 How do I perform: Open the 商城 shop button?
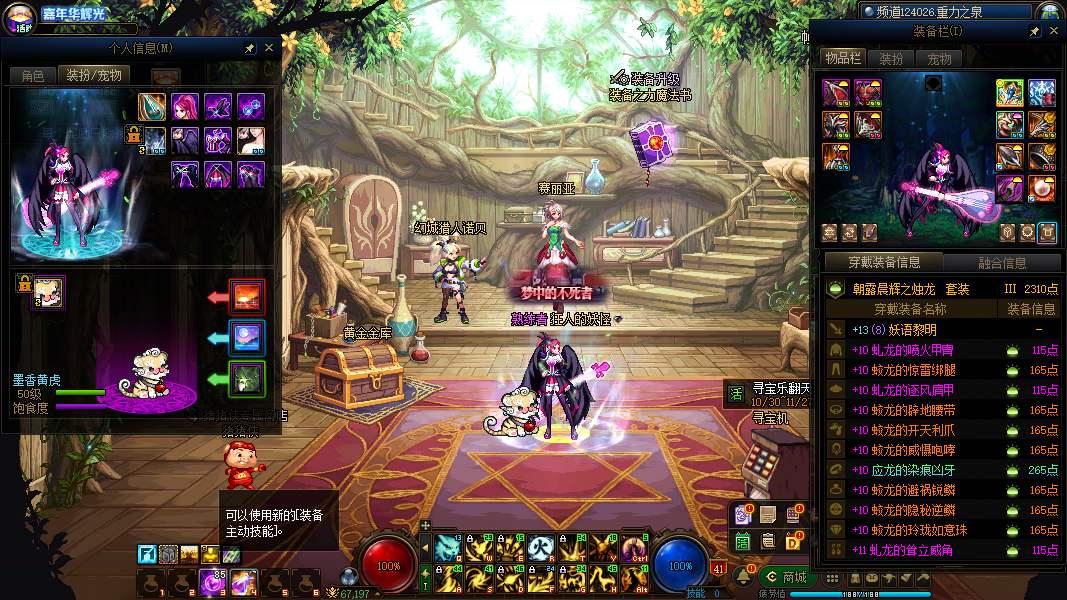[787, 576]
